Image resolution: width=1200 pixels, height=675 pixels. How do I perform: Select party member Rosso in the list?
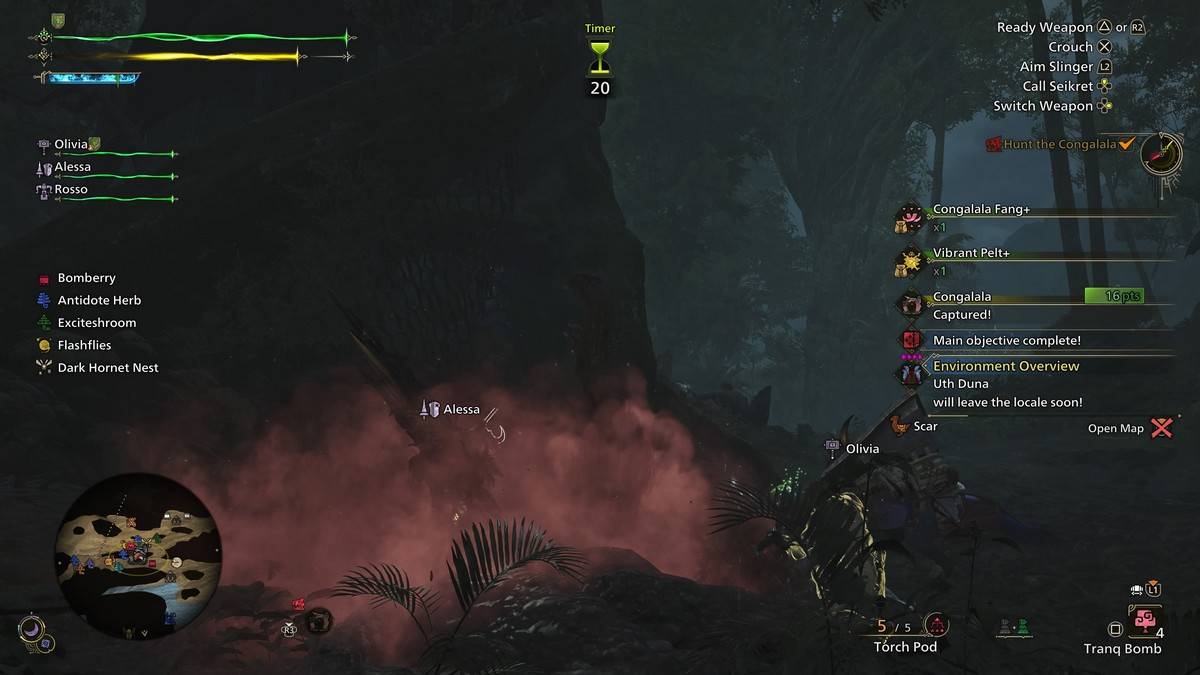(70, 189)
